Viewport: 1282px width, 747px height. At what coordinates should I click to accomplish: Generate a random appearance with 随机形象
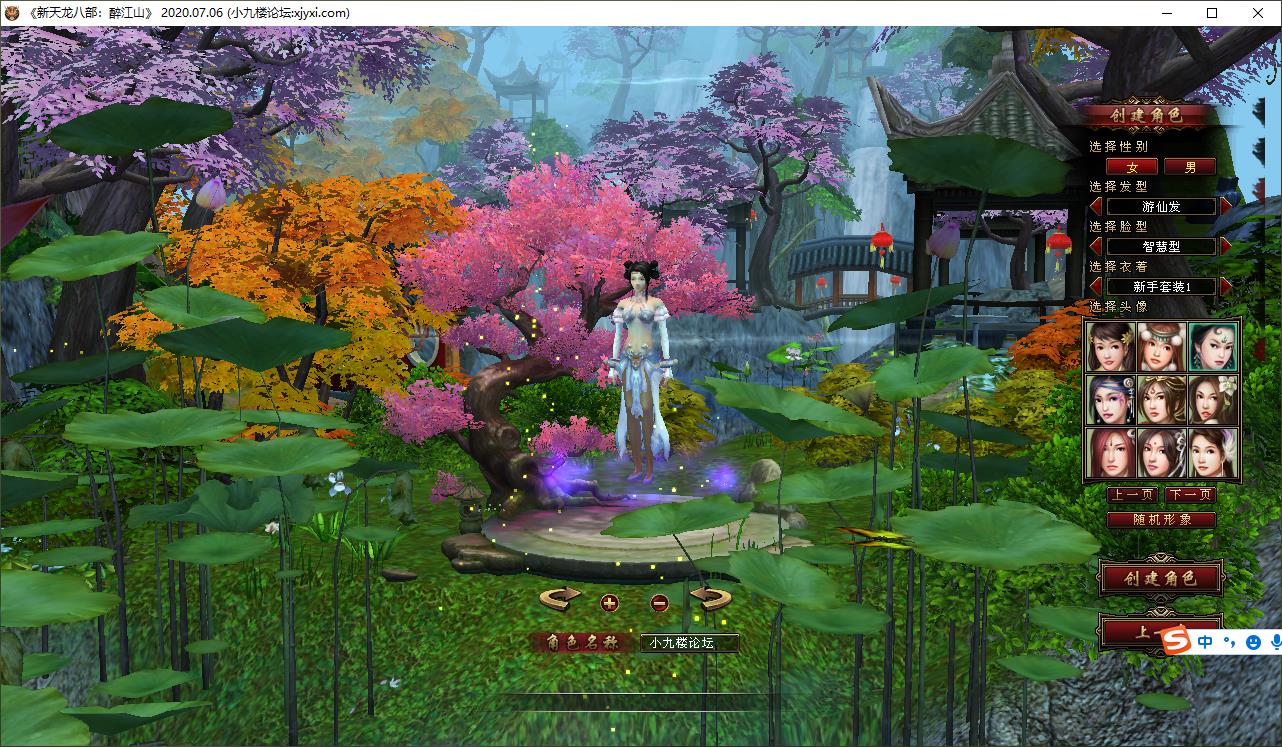pos(1161,520)
